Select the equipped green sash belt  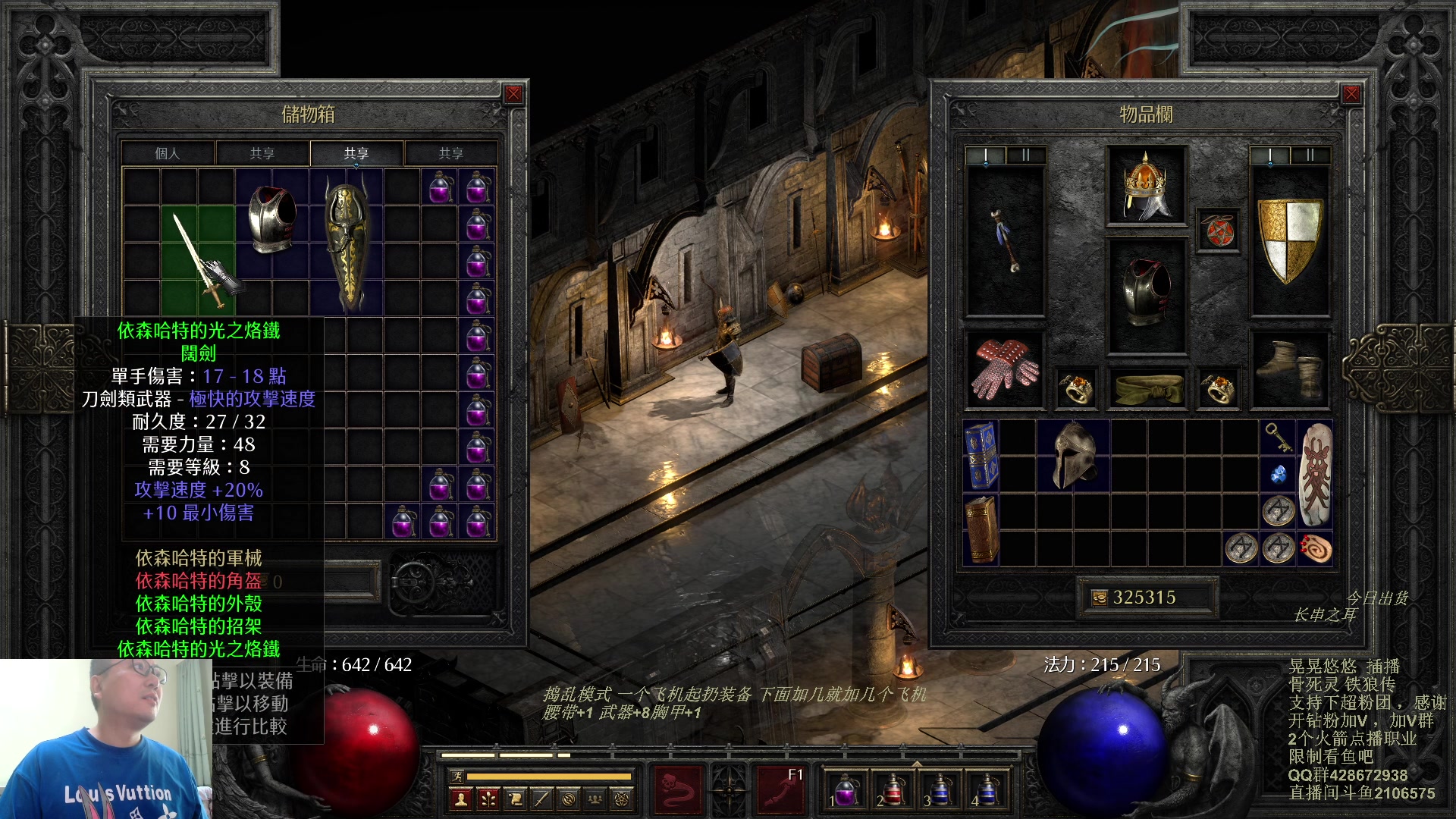click(1145, 388)
